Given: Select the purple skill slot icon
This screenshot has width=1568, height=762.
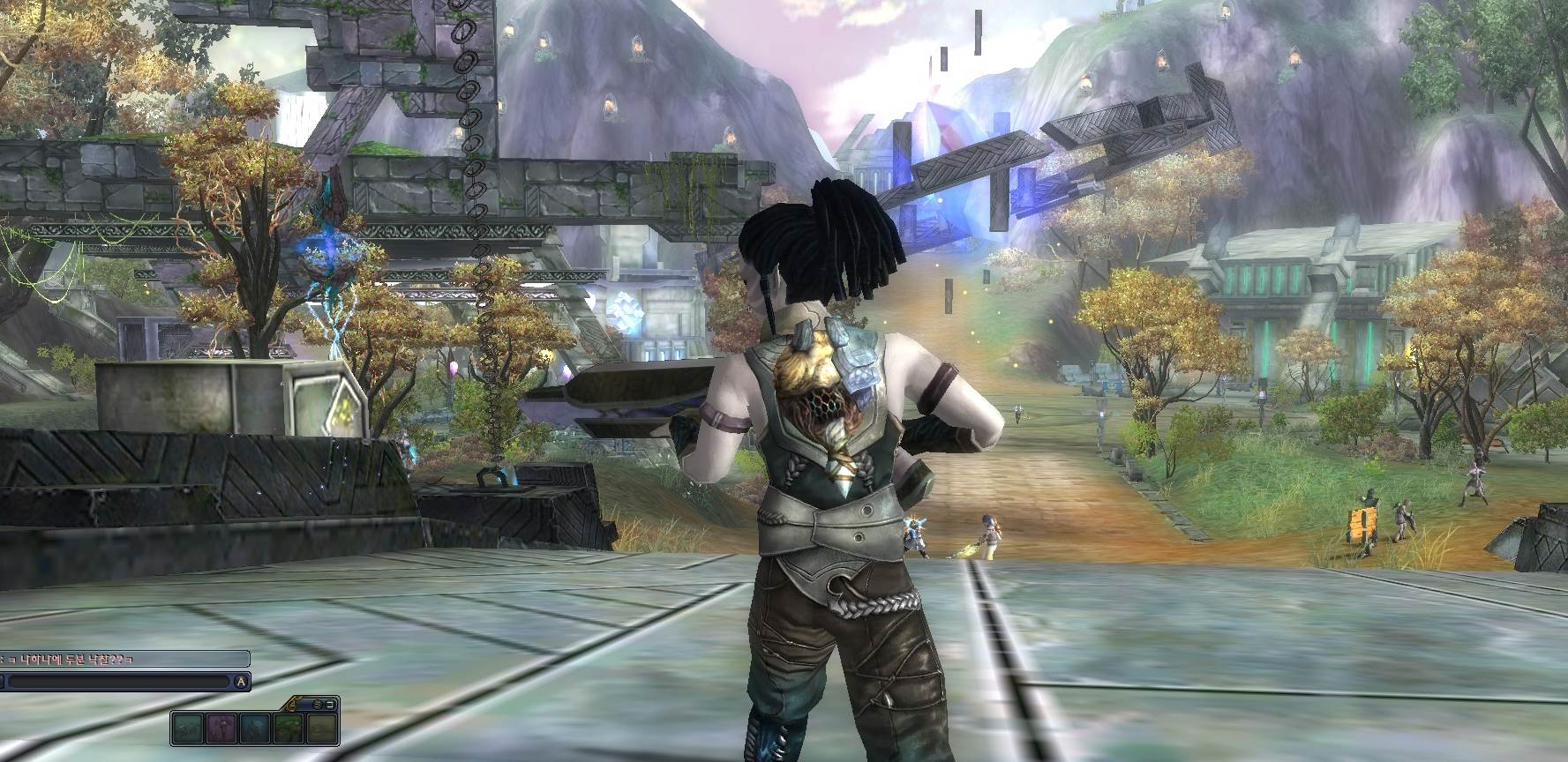Looking at the screenshot, I should click(x=221, y=728).
